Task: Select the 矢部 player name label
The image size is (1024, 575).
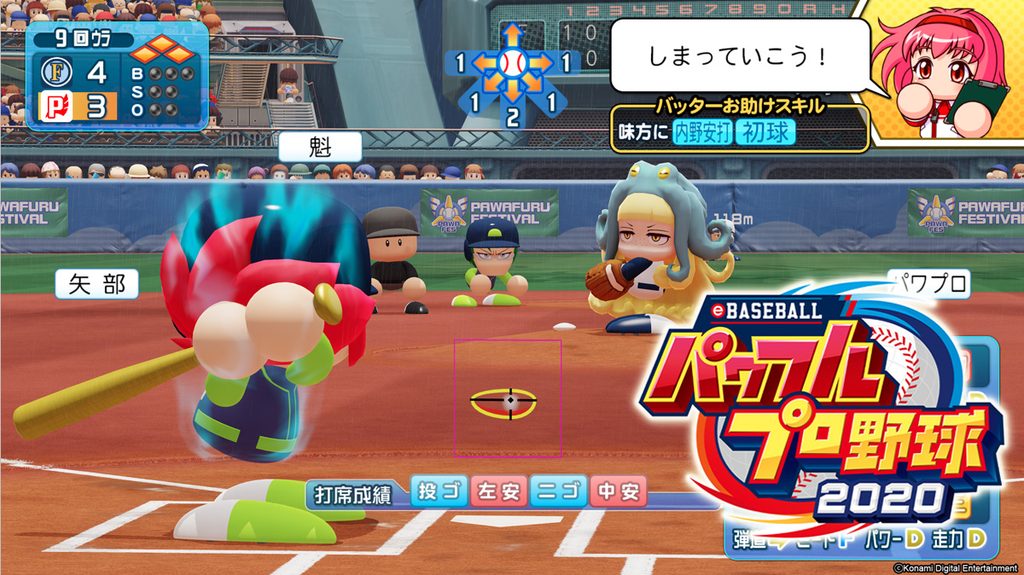Action: coord(97,284)
